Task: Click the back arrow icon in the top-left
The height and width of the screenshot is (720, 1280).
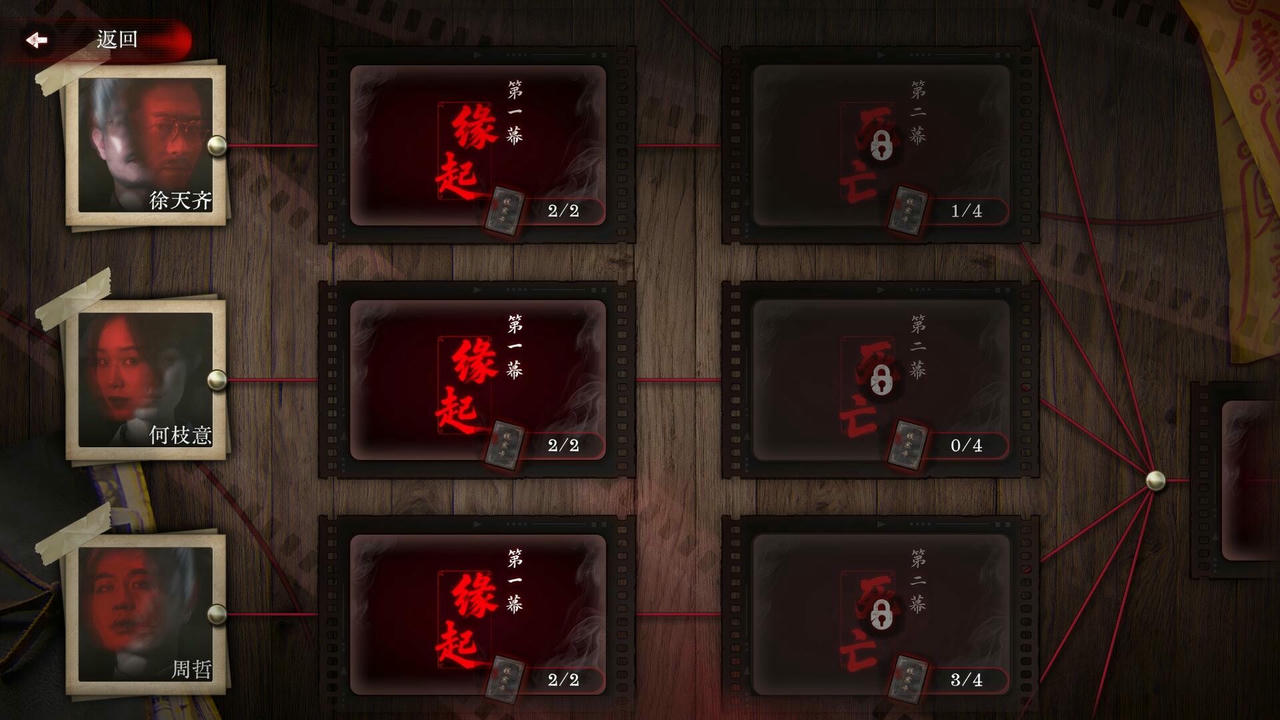Action: point(36,39)
